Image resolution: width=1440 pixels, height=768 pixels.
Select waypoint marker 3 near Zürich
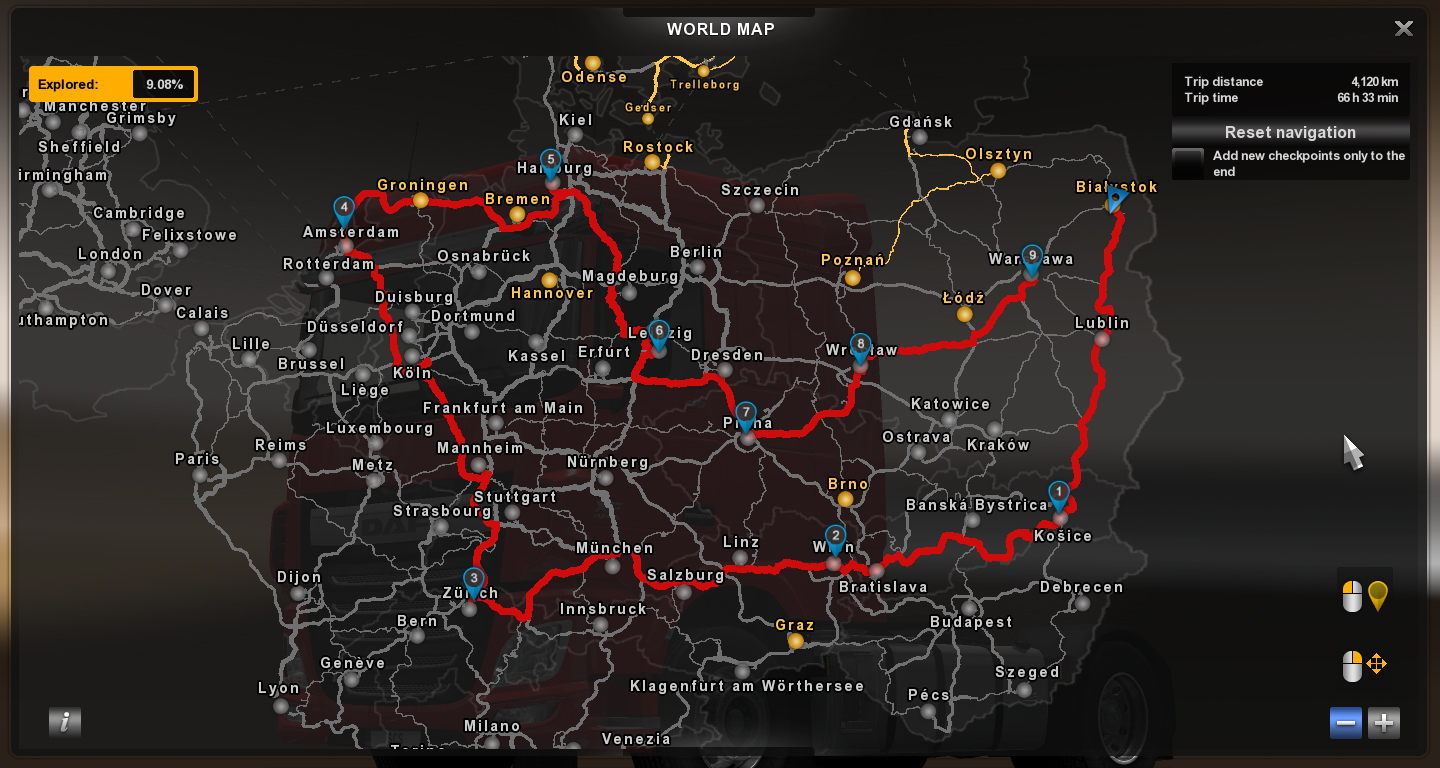click(x=471, y=579)
